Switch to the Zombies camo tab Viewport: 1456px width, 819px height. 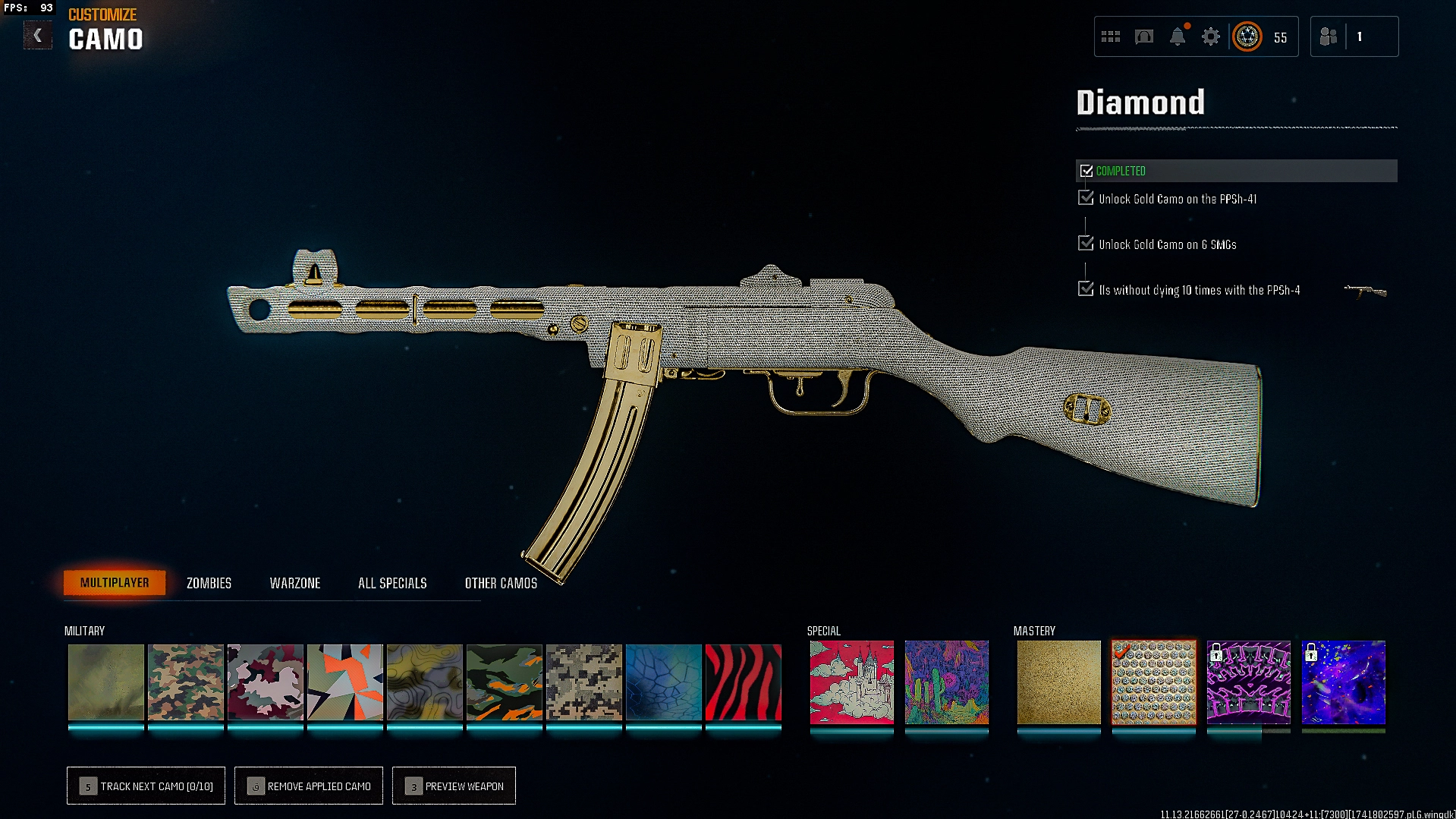click(x=209, y=583)
